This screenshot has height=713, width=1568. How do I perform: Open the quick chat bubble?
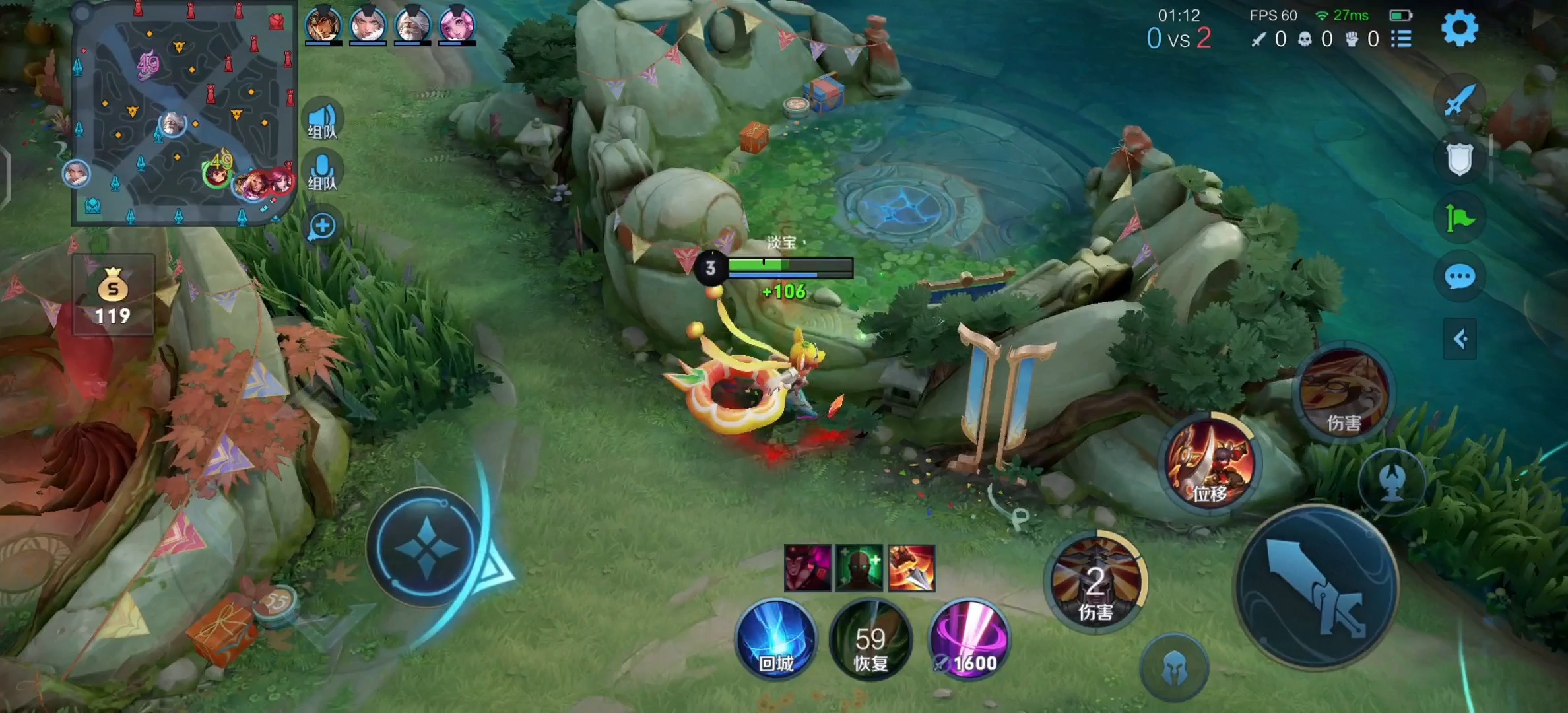pos(1459,277)
